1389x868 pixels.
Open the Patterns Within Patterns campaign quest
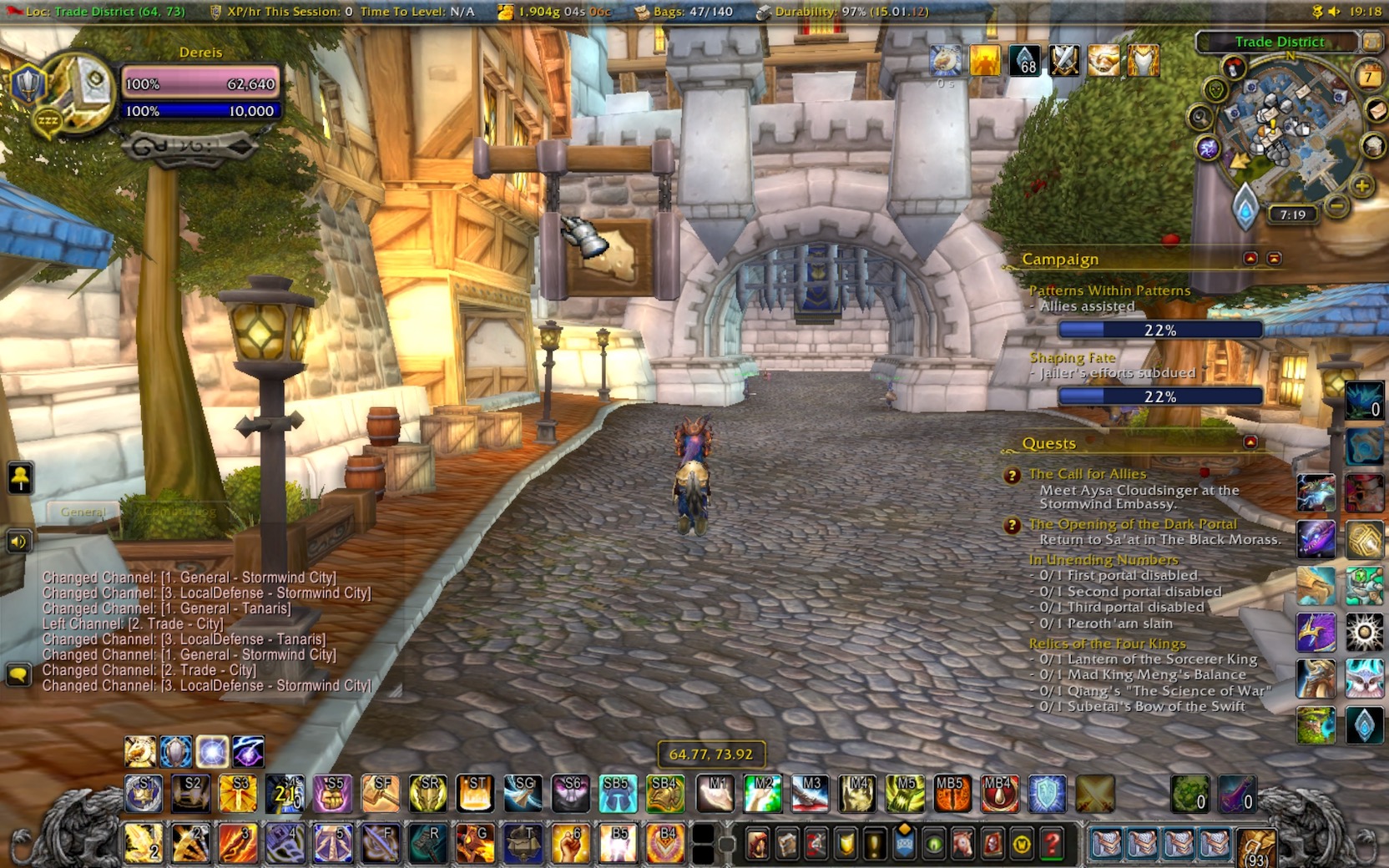pyautogui.click(x=1109, y=290)
